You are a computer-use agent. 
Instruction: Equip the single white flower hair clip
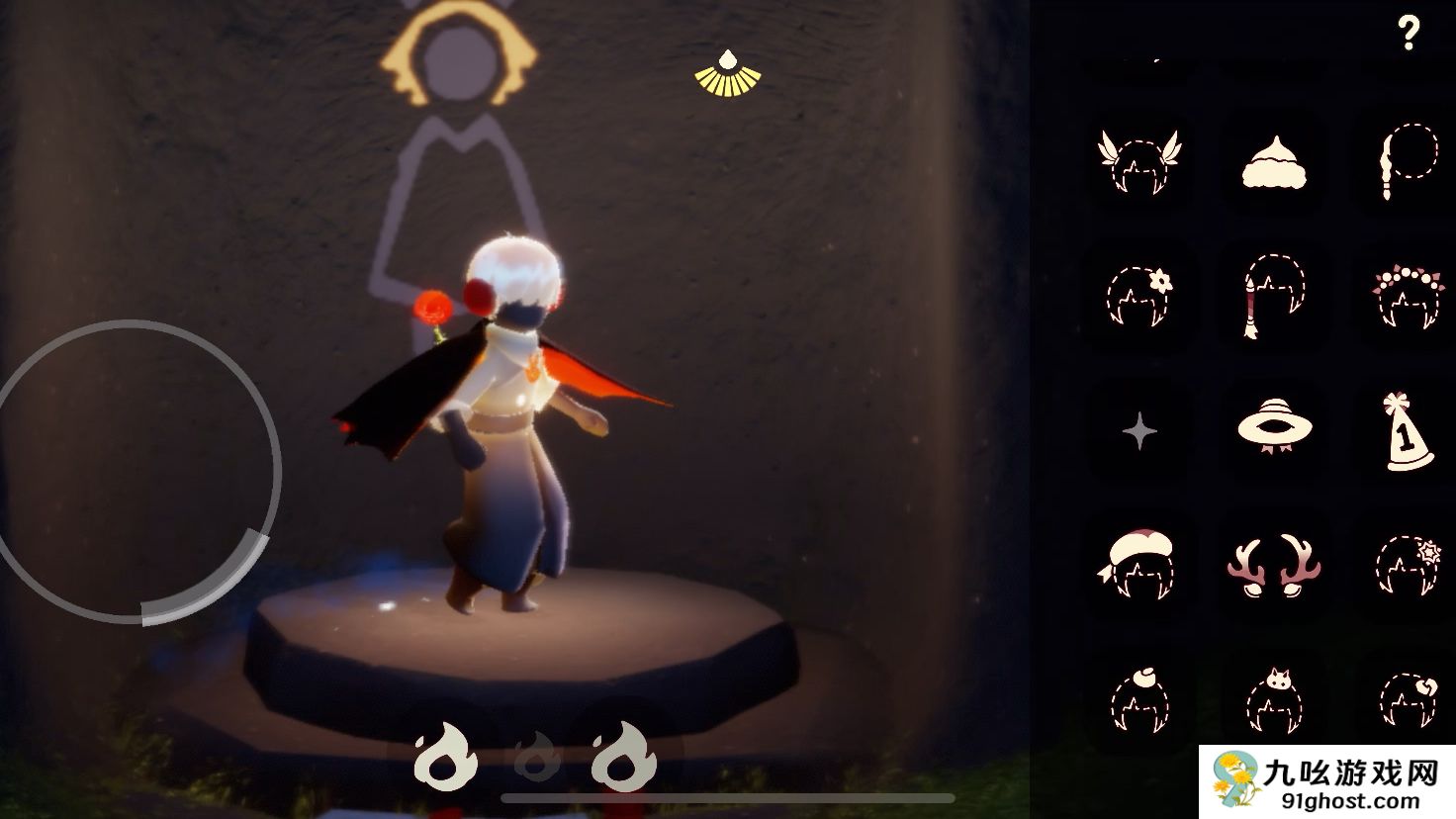click(x=1139, y=294)
